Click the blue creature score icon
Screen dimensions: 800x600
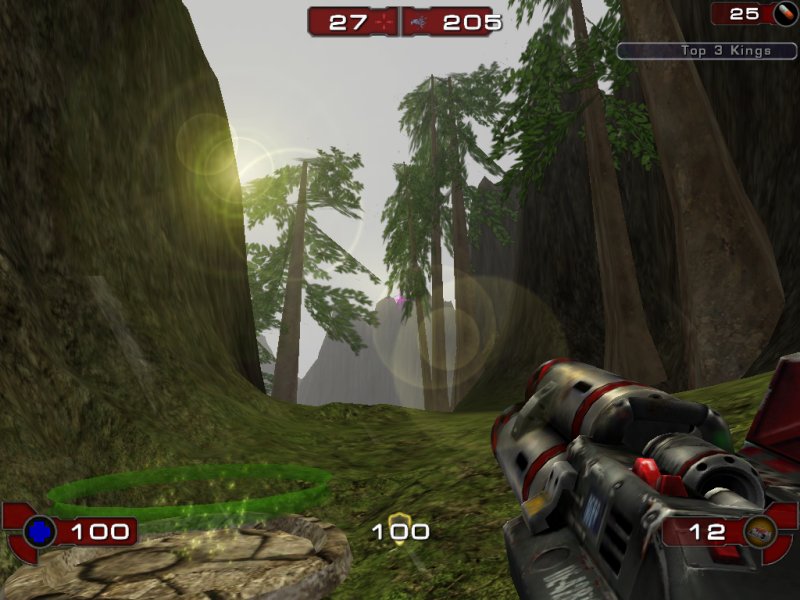pos(417,22)
